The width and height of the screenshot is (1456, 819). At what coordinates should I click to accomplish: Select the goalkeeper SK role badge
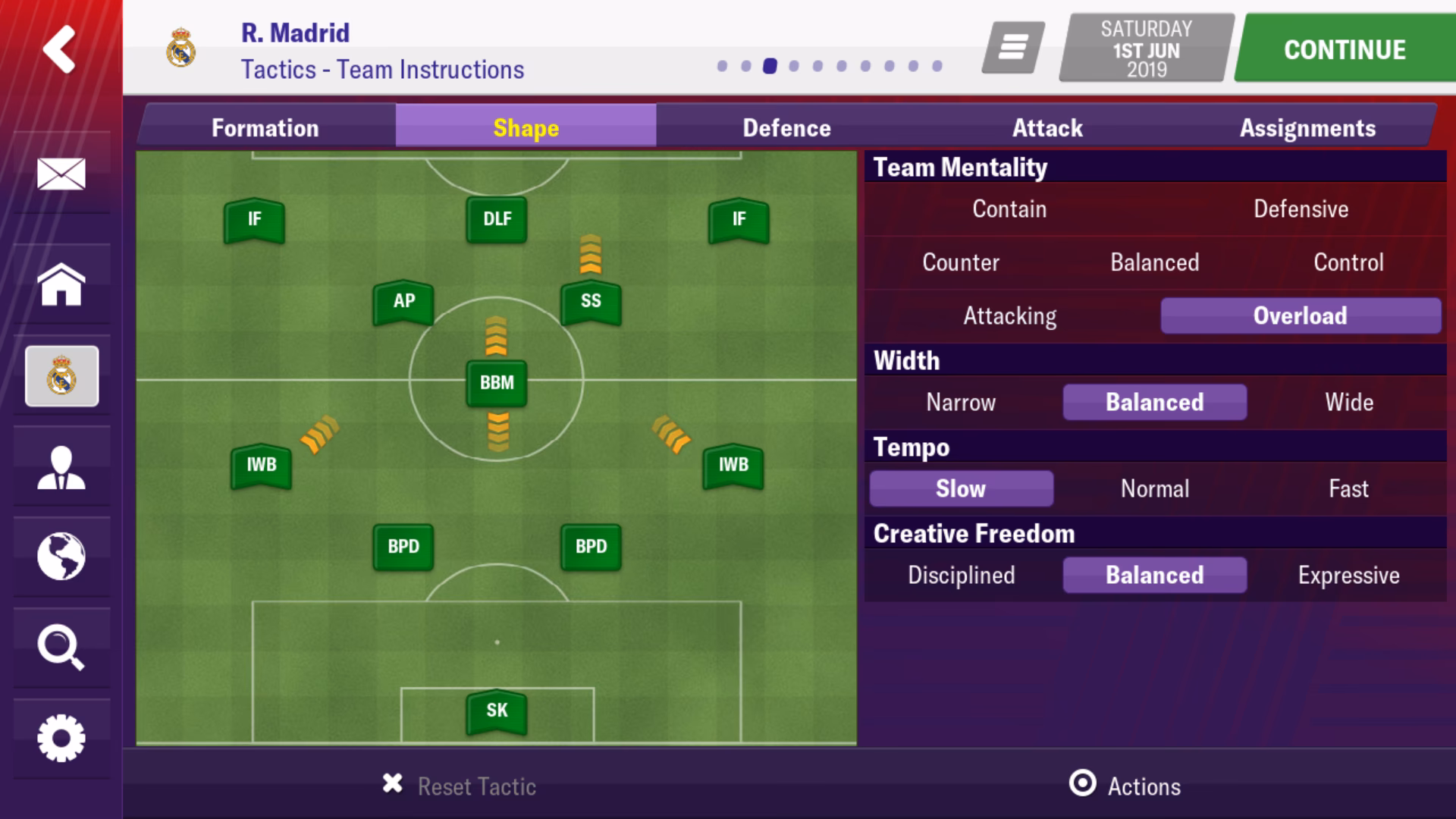[497, 711]
